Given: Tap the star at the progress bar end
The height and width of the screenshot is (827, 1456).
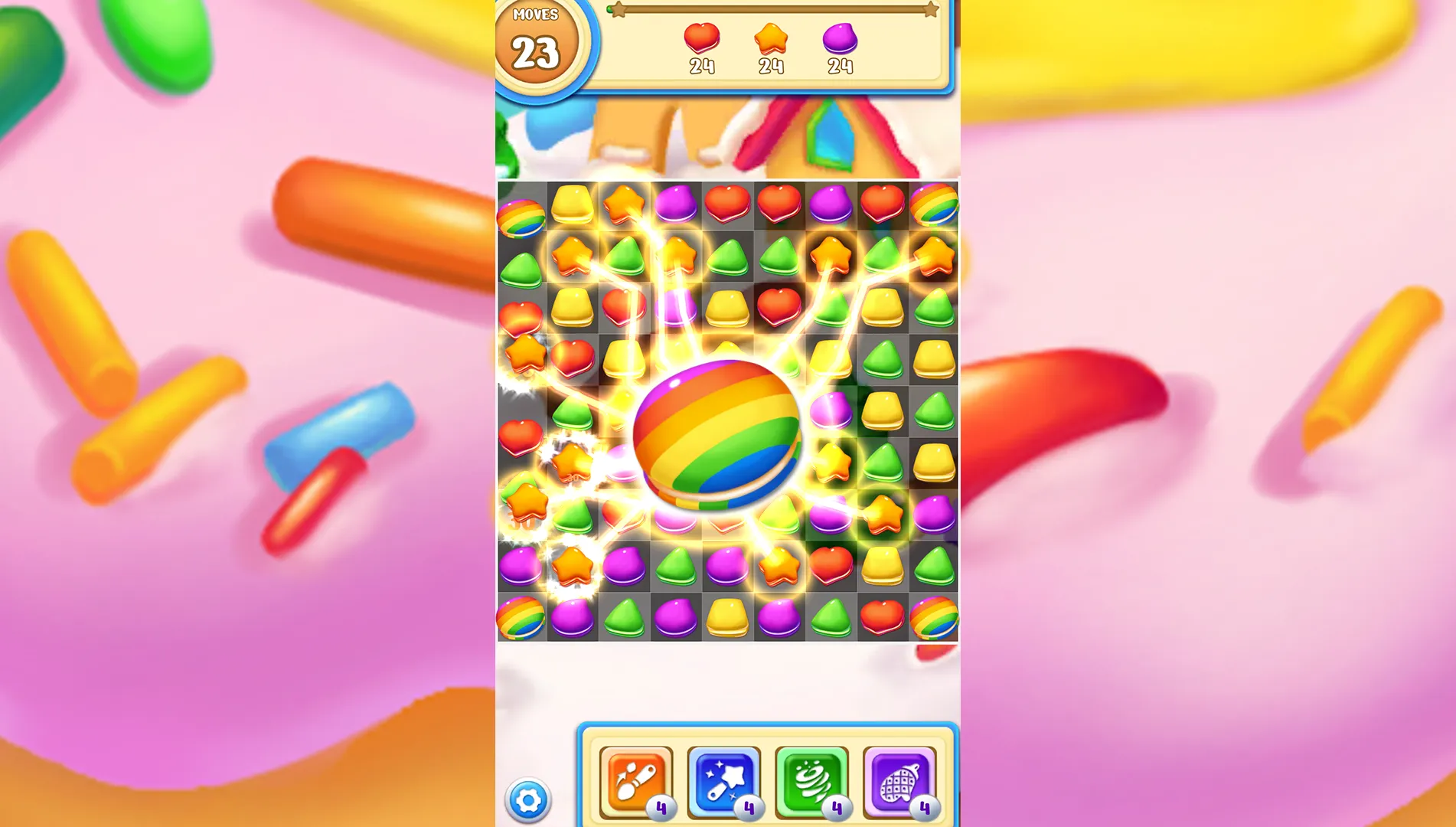Looking at the screenshot, I should tap(931, 9).
